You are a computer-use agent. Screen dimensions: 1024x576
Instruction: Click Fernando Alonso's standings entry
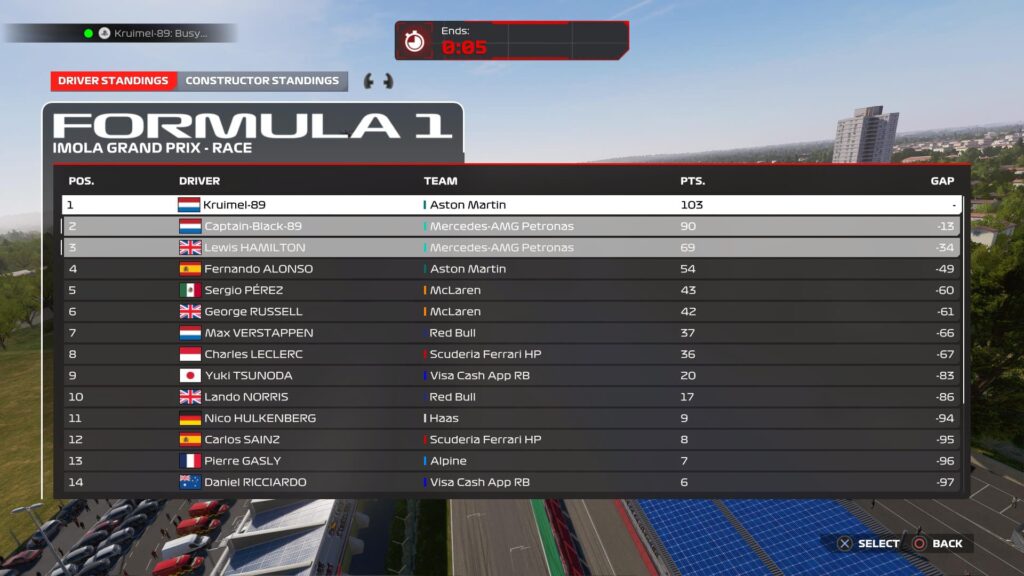[x=510, y=269]
